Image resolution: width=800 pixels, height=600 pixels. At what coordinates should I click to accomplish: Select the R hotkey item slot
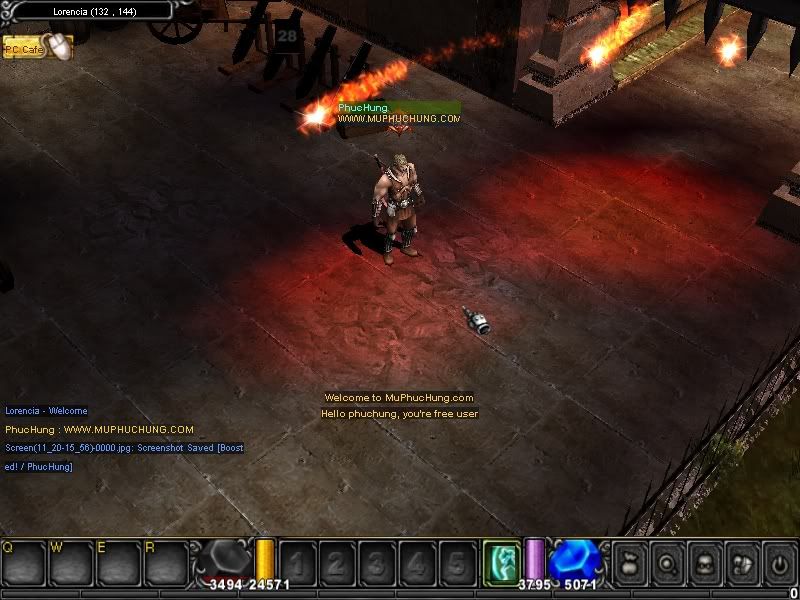(165, 563)
